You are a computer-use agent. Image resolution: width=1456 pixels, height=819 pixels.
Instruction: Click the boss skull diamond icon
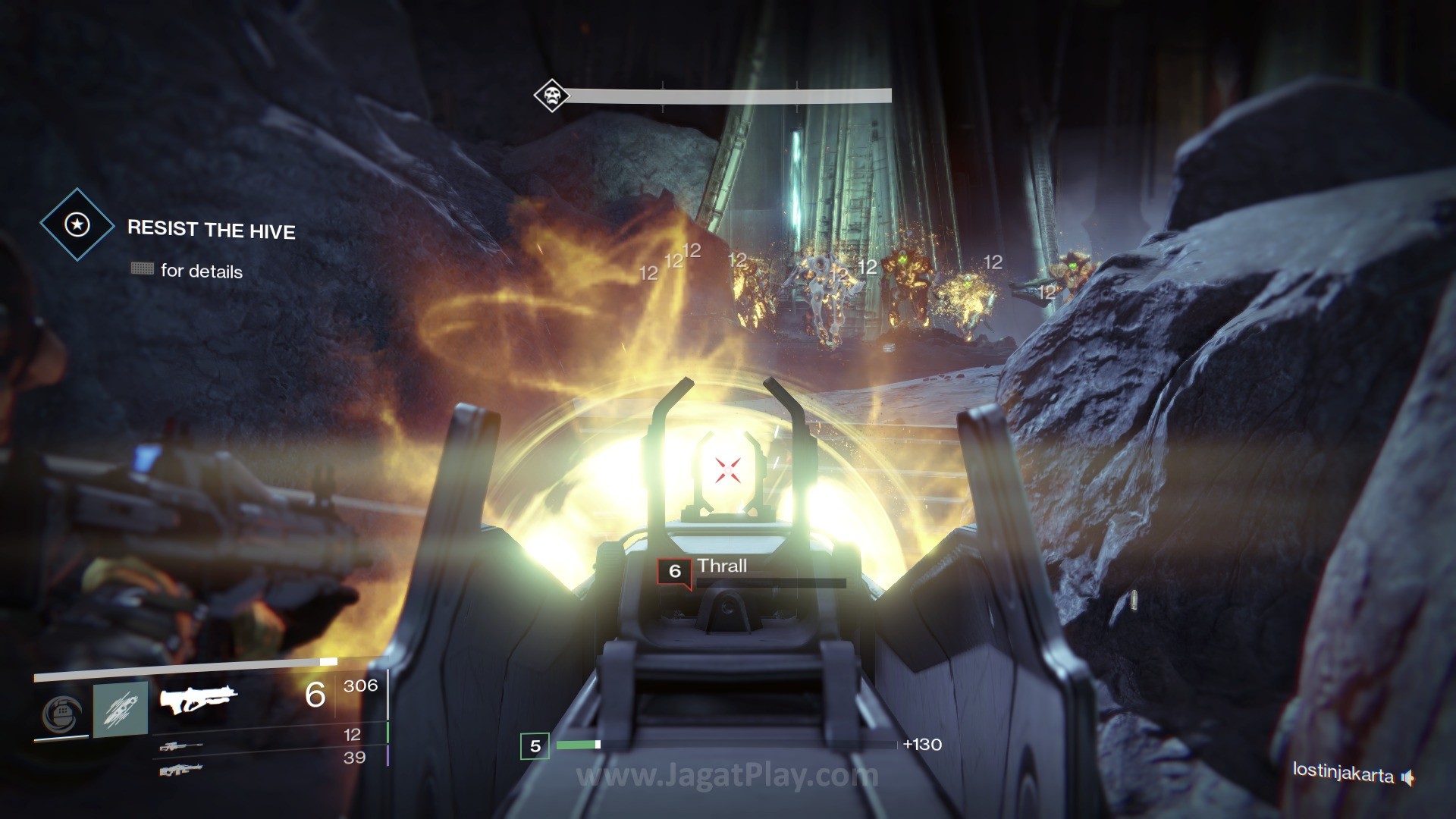tap(551, 96)
